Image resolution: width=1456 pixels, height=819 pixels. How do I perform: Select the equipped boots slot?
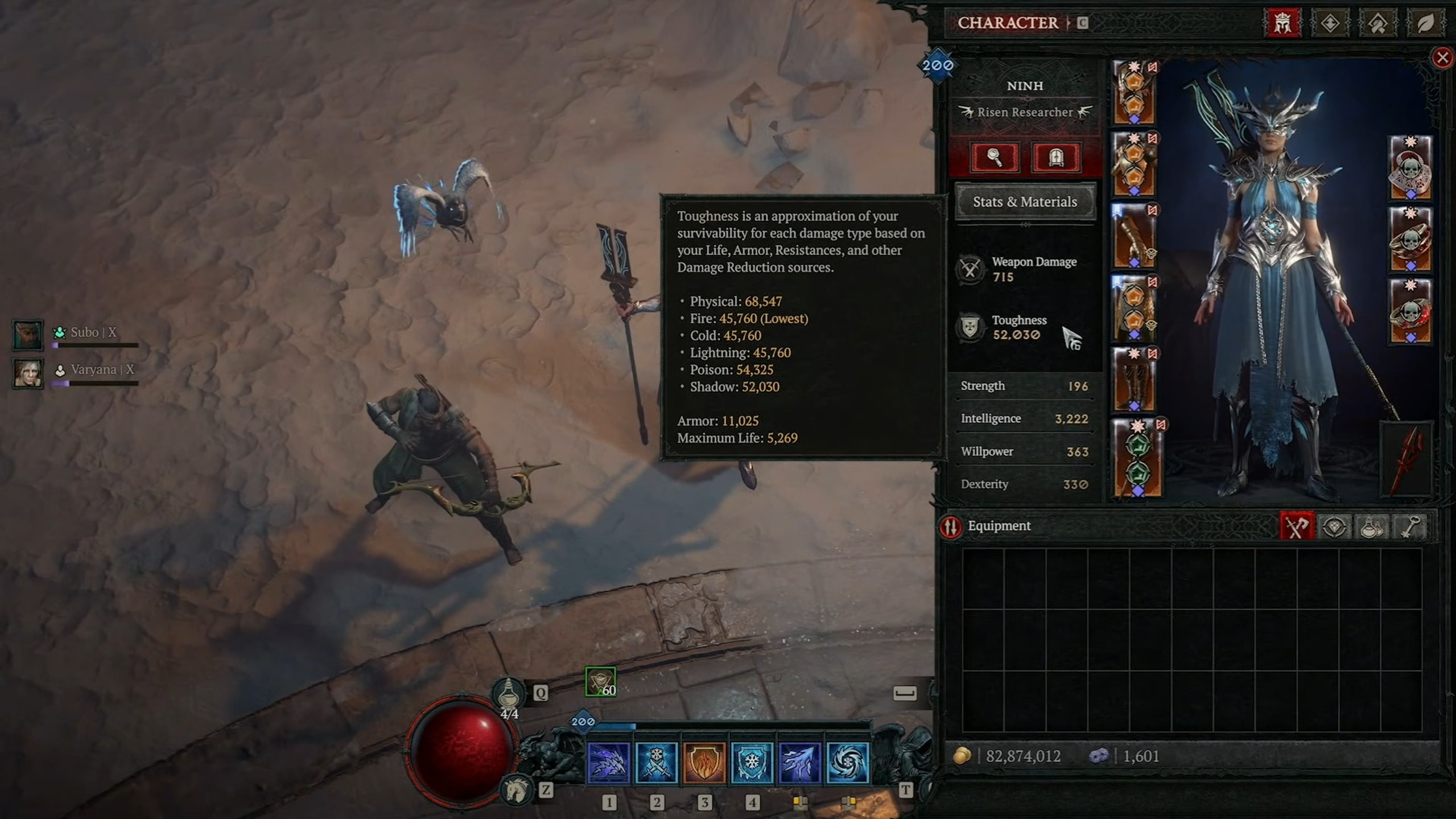coord(1133,380)
